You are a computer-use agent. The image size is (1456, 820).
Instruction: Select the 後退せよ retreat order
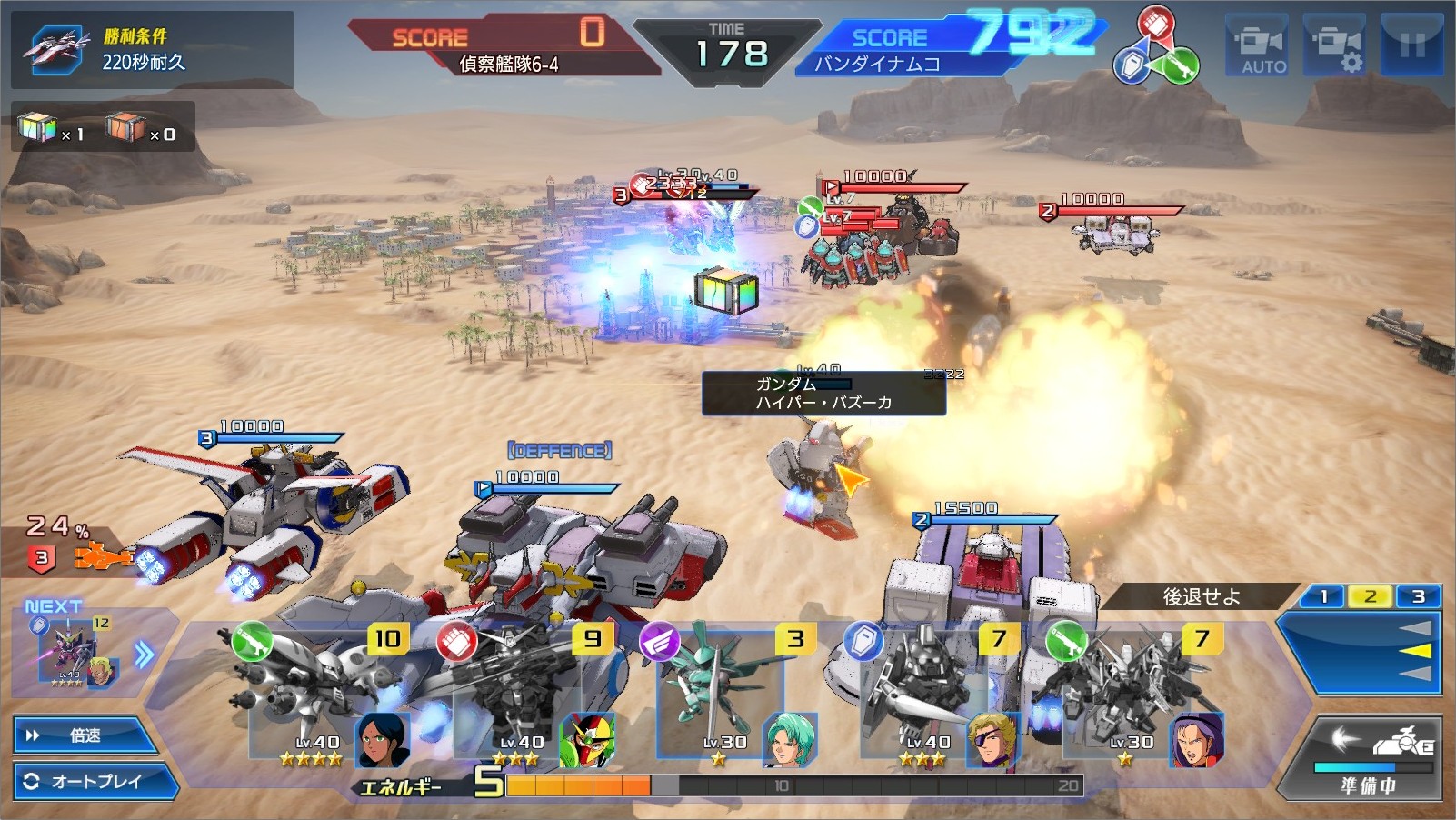(x=1201, y=596)
